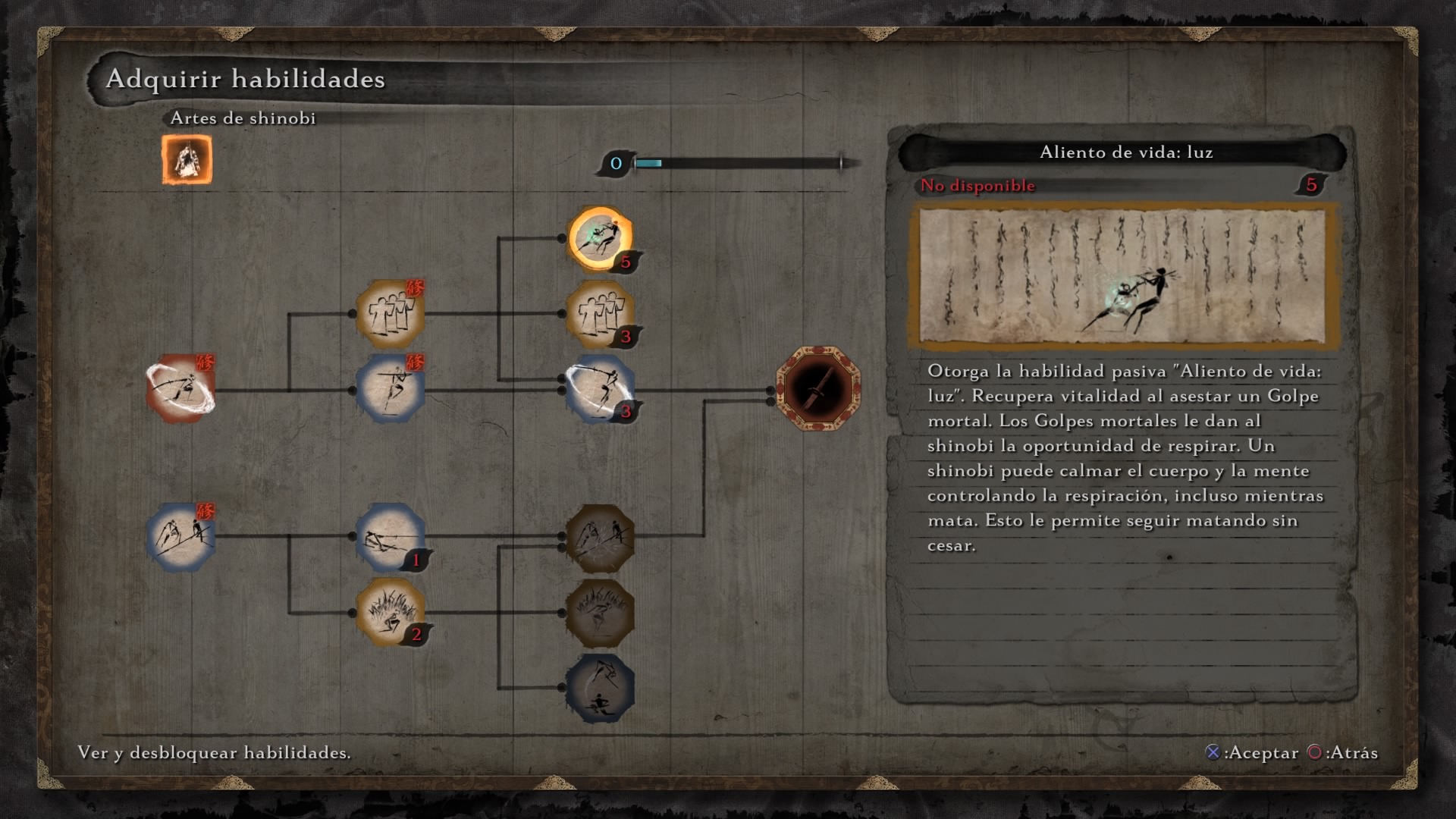Open the Artes de shinobi skill book icon
1456x819 pixels.
pos(187,160)
